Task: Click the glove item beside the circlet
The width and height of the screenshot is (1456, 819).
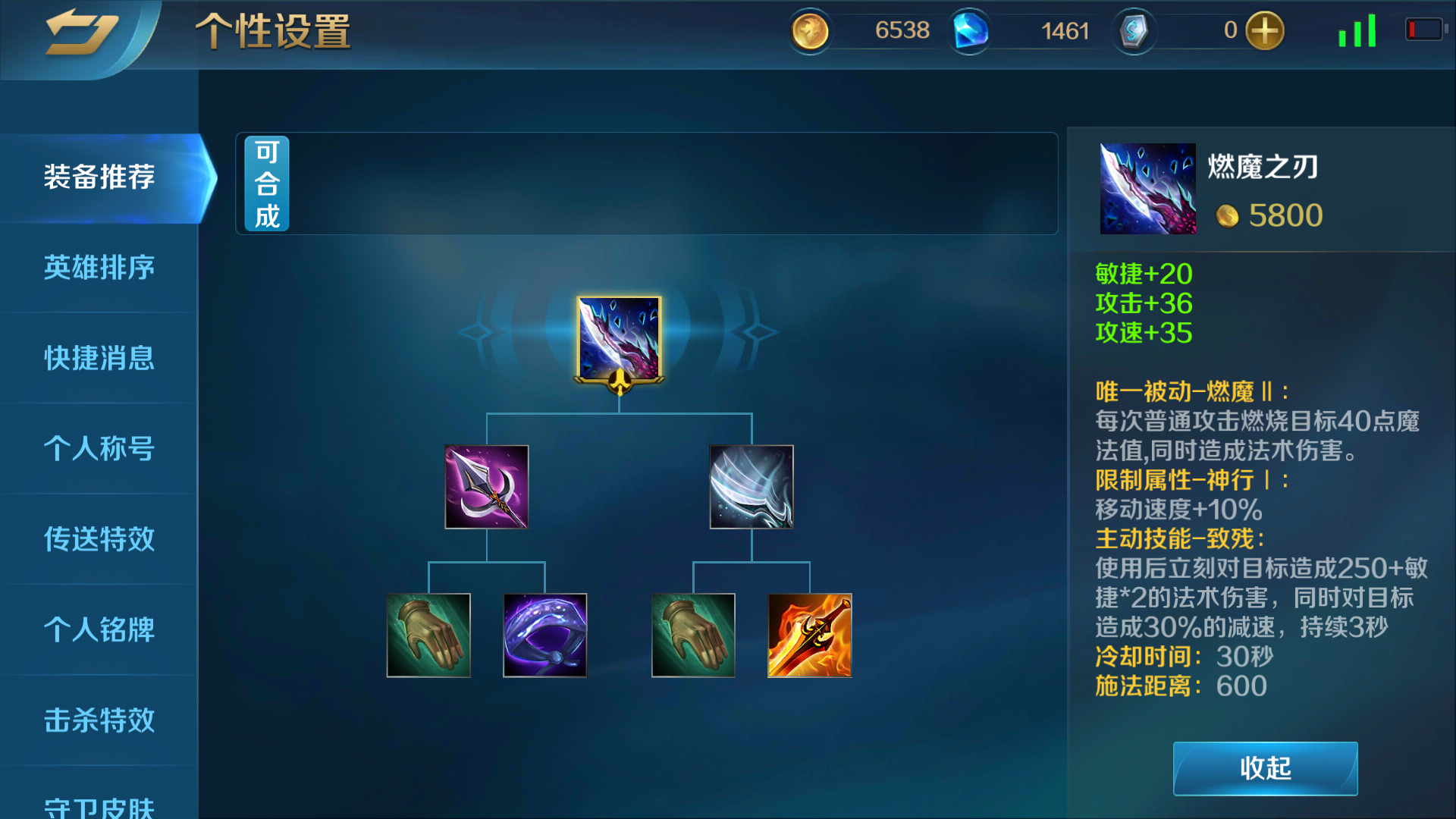Action: click(x=428, y=635)
